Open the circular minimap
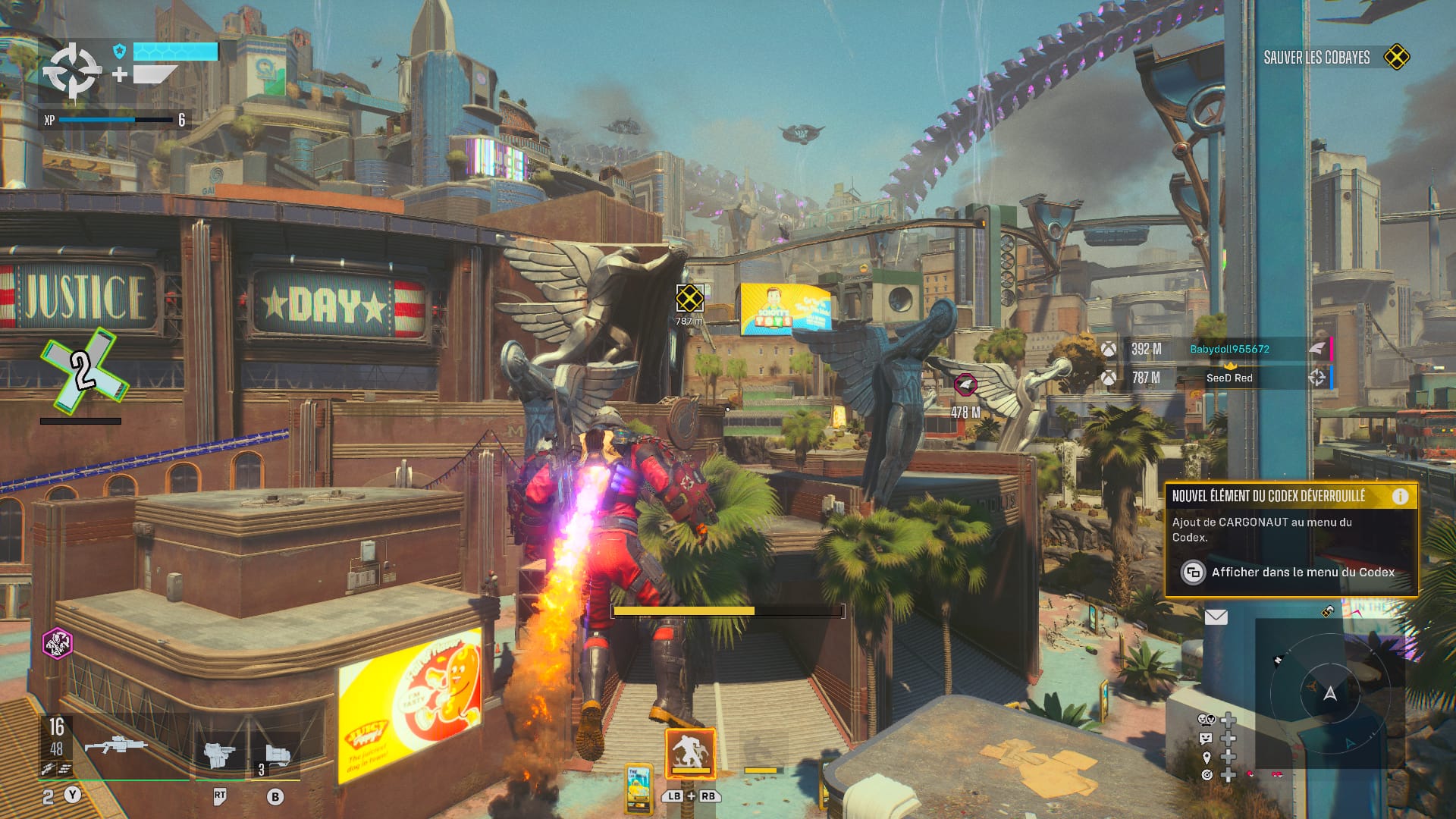This screenshot has width=1456, height=819. coord(1330,692)
